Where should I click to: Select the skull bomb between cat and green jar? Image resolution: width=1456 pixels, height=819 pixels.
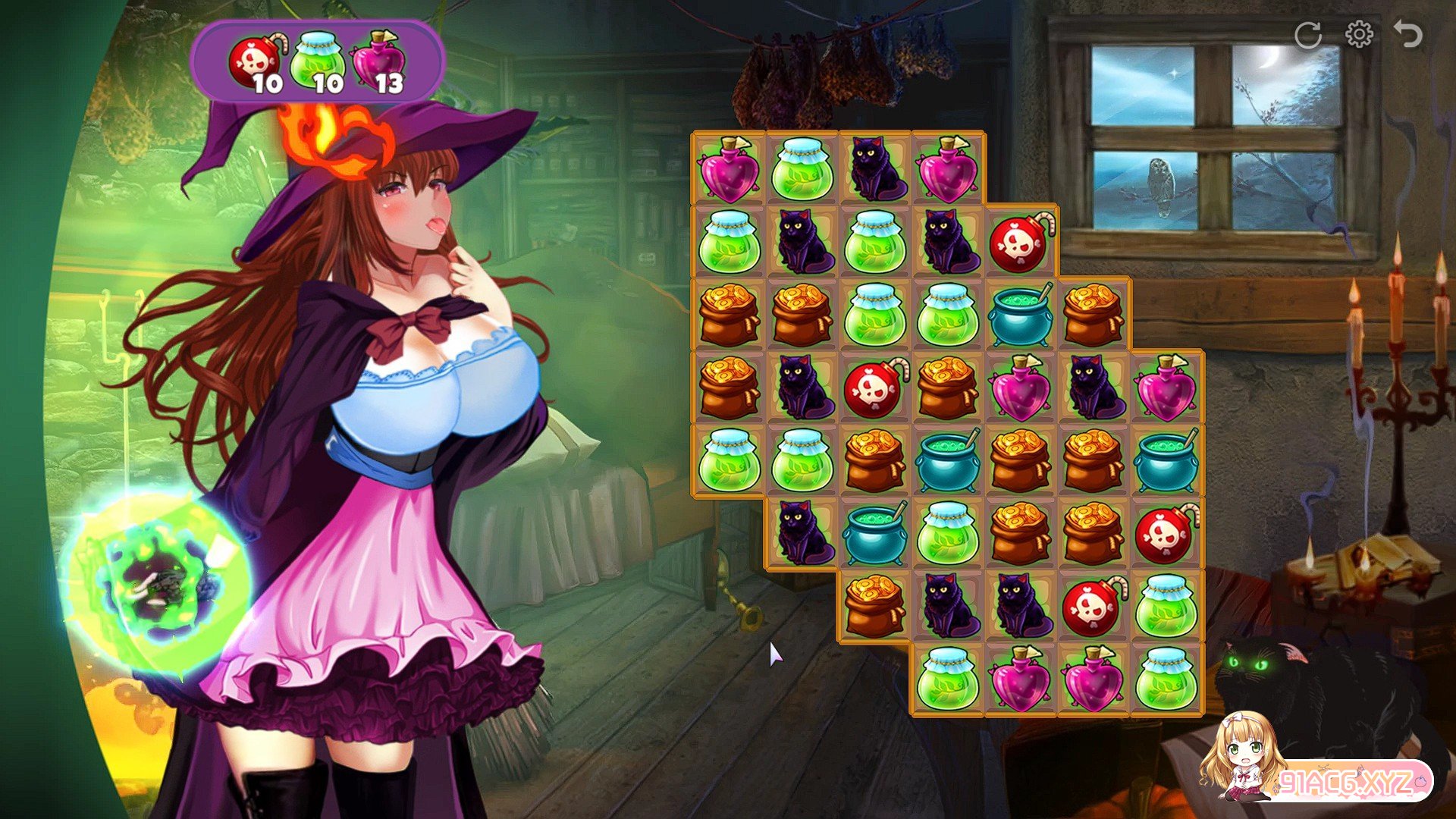click(x=1093, y=607)
